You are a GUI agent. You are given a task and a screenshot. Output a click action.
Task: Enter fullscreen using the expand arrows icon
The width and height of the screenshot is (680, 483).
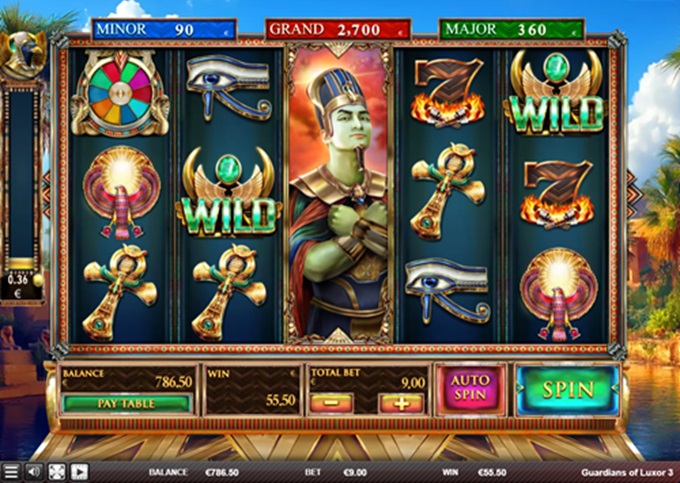click(57, 472)
